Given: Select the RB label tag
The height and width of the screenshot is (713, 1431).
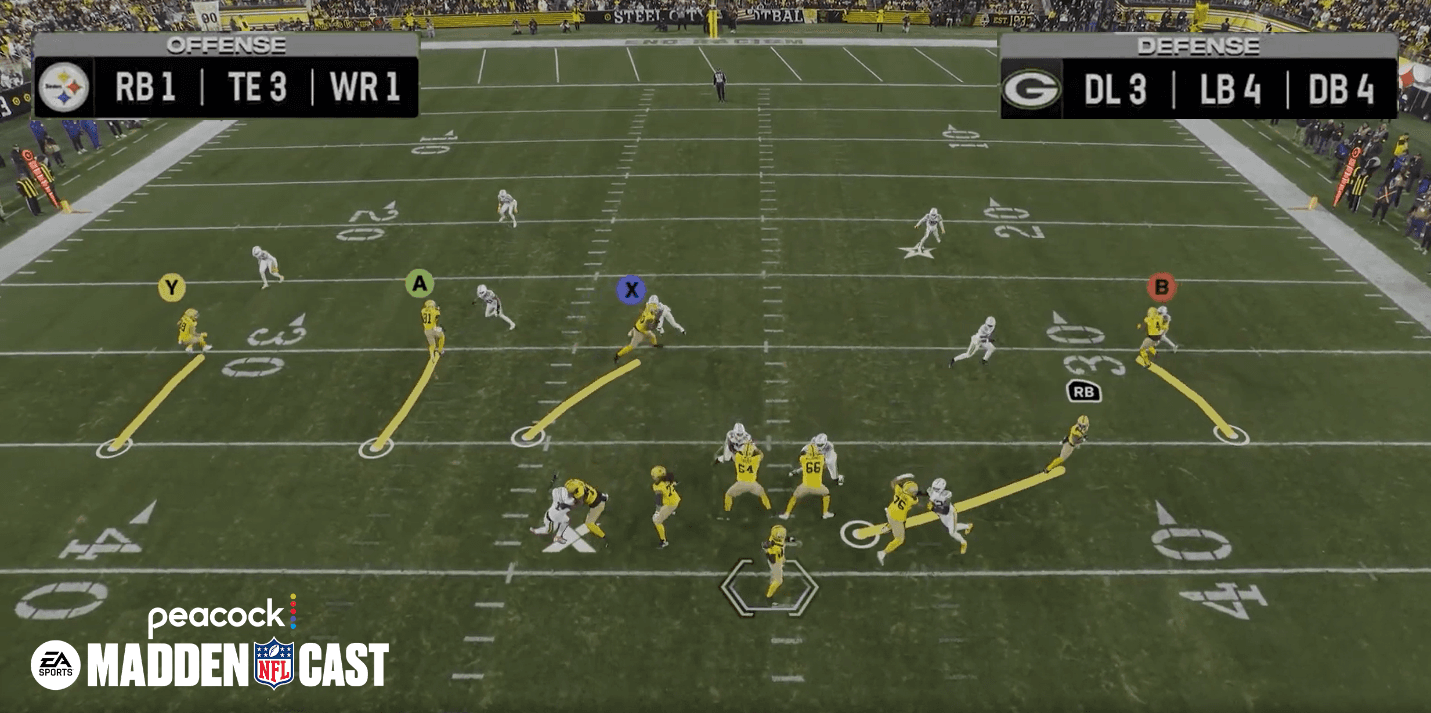Looking at the screenshot, I should coord(1084,392).
